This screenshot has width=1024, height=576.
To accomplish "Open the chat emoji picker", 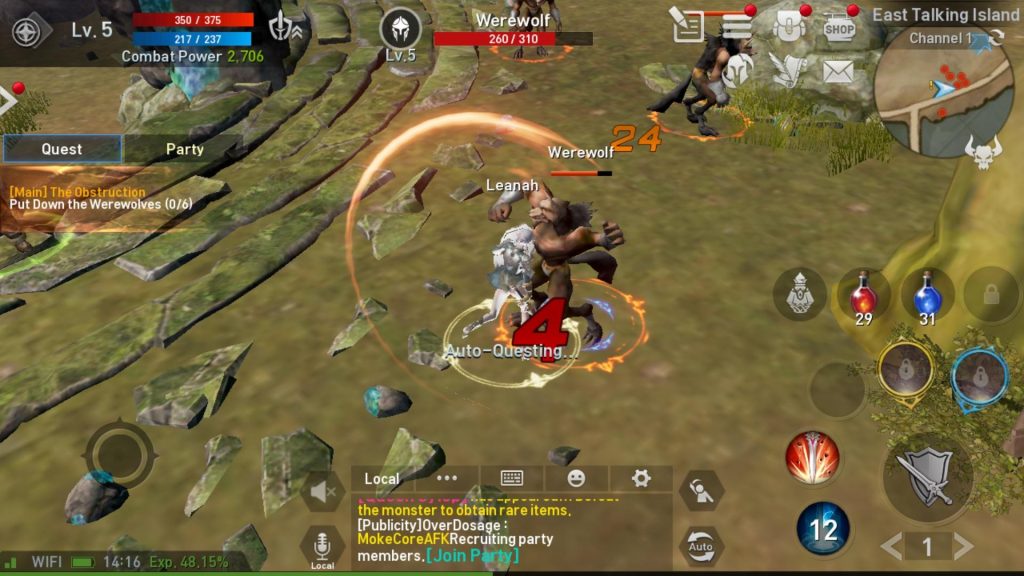I will pos(576,478).
